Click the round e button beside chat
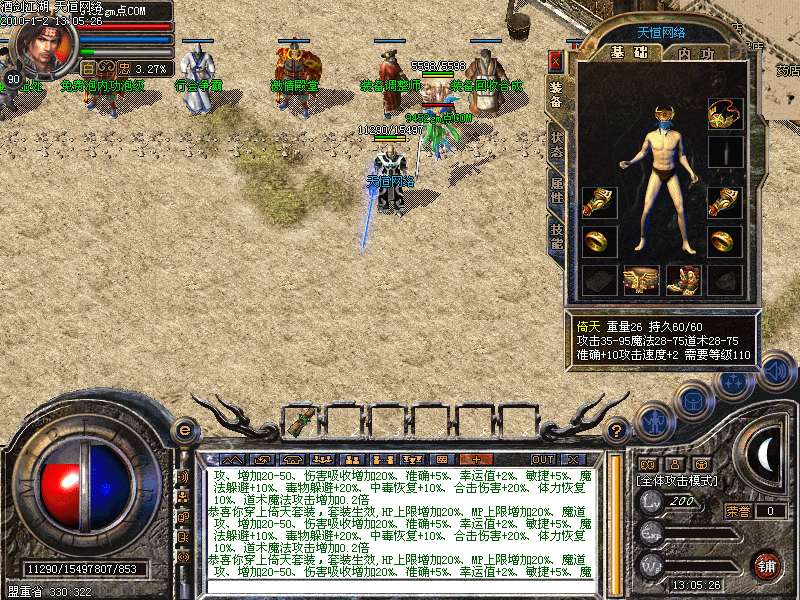The width and height of the screenshot is (800, 600). (x=184, y=430)
